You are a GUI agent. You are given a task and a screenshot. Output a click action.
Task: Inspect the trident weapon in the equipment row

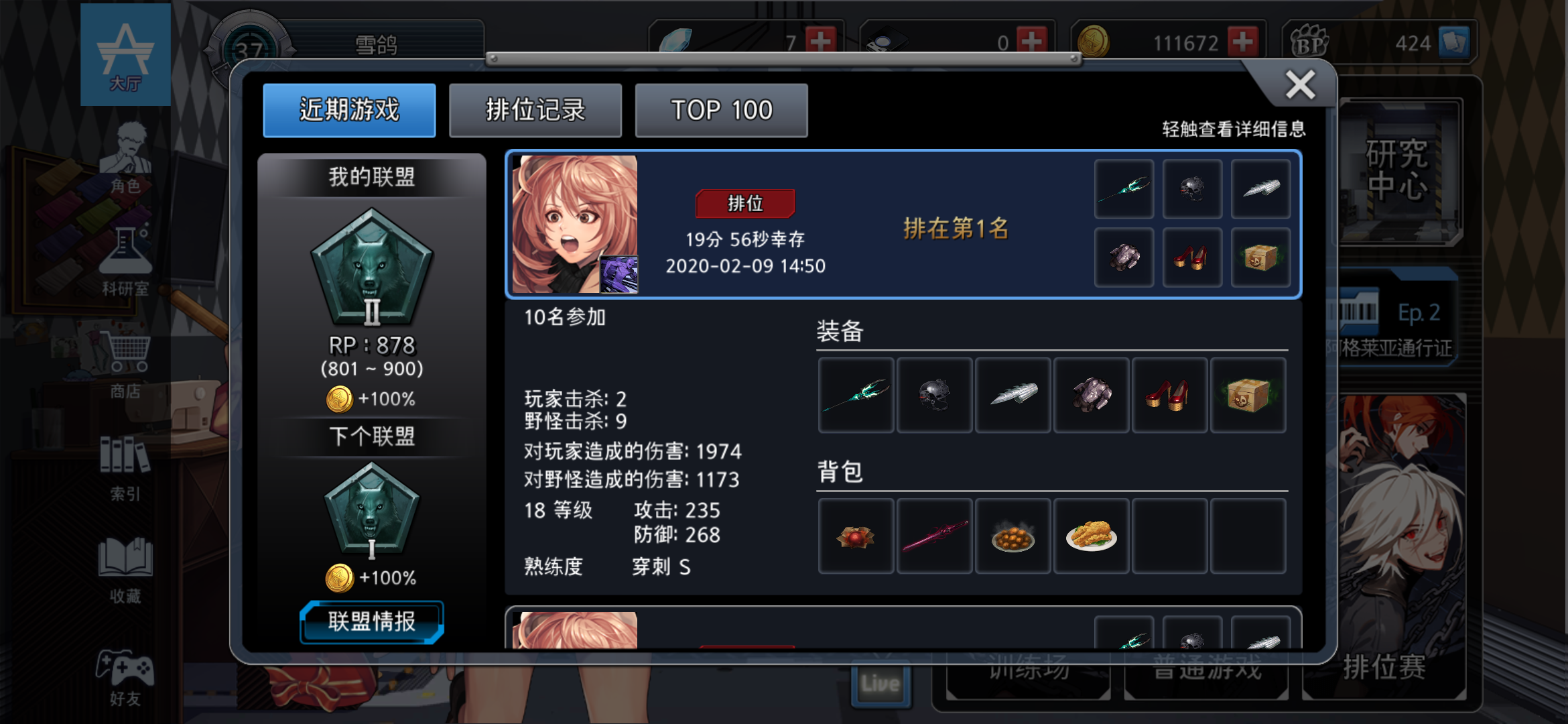point(856,395)
